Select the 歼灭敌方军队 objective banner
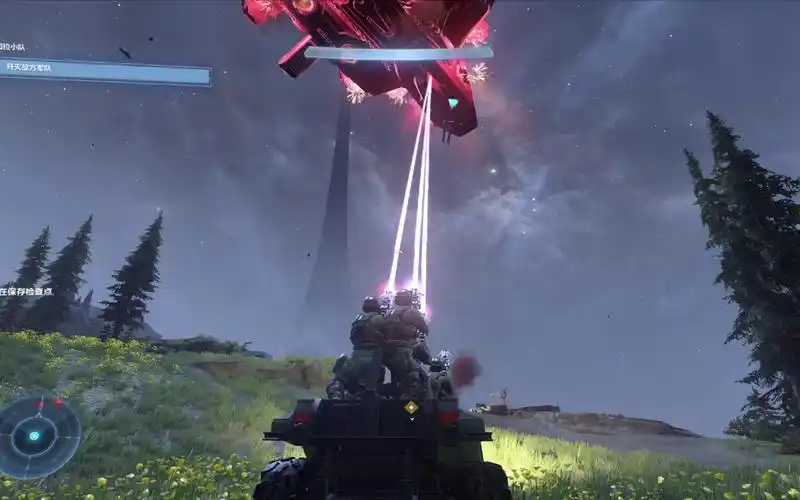 pyautogui.click(x=105, y=71)
